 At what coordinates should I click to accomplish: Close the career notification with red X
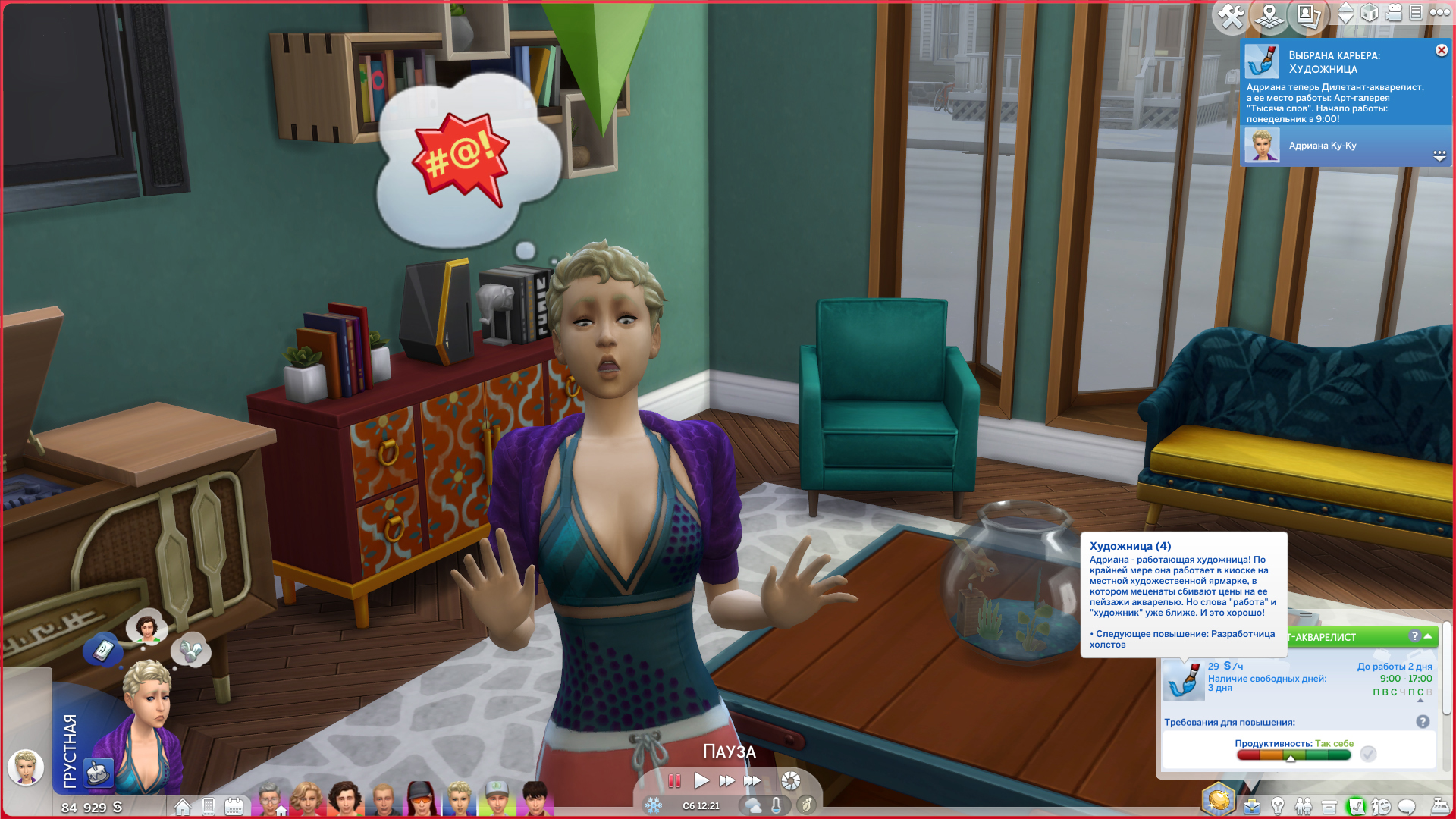coord(1441,50)
